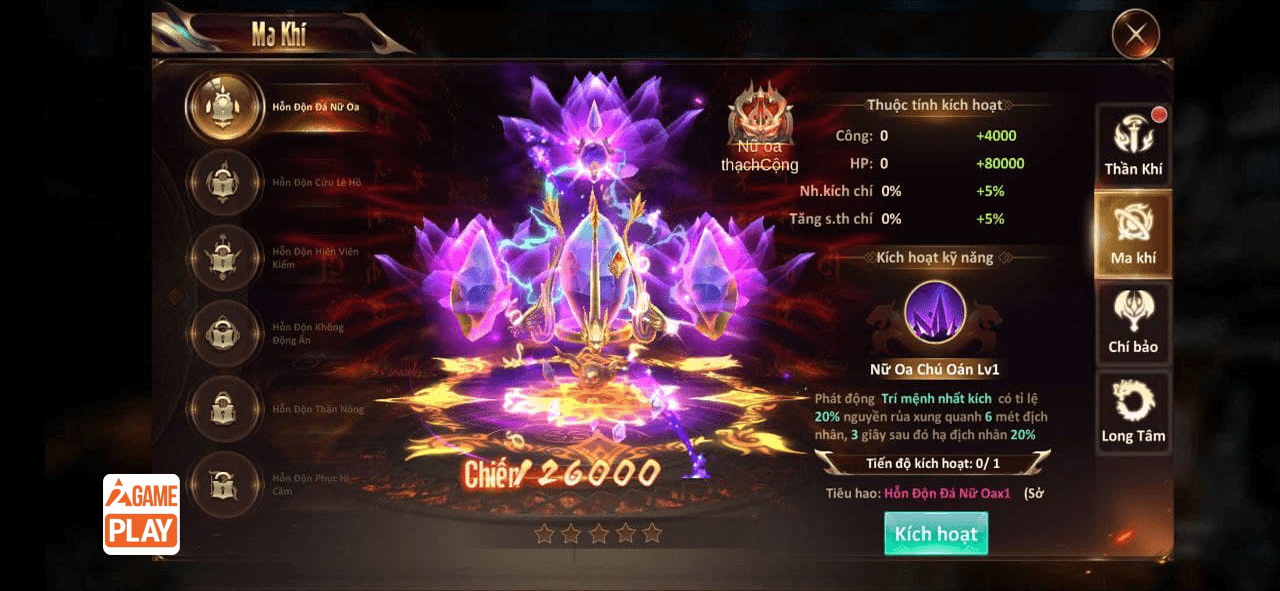
Task: Select Hỗn Độn Đá Nữ Oa entry
Action: point(224,107)
